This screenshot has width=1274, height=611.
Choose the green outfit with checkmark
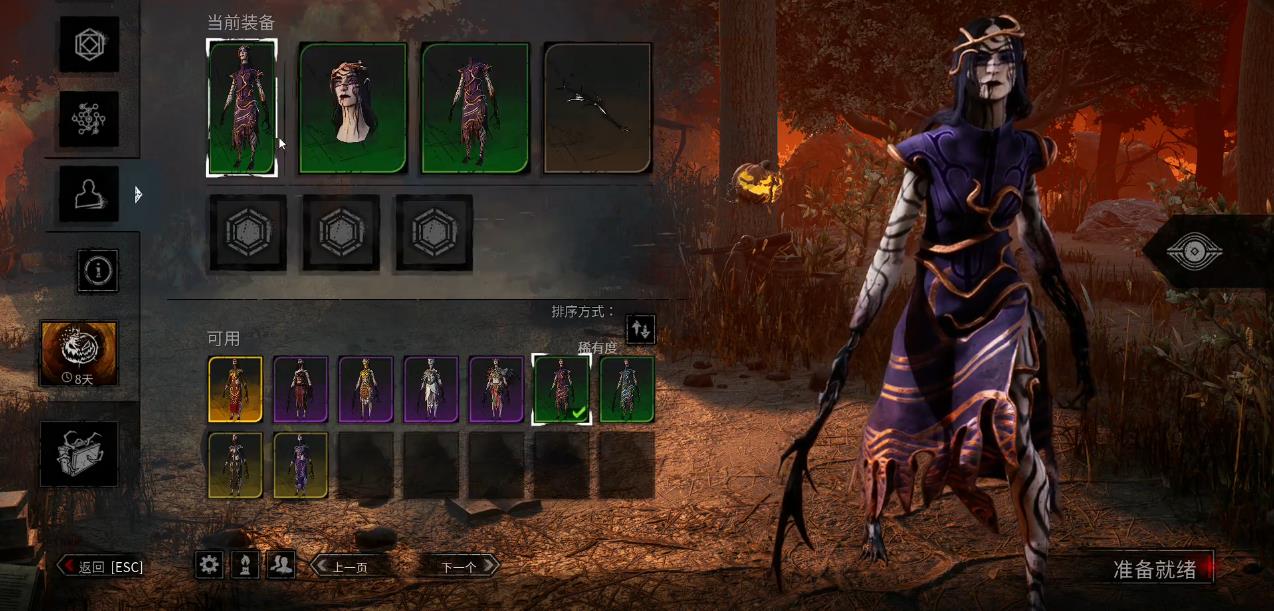(561, 389)
